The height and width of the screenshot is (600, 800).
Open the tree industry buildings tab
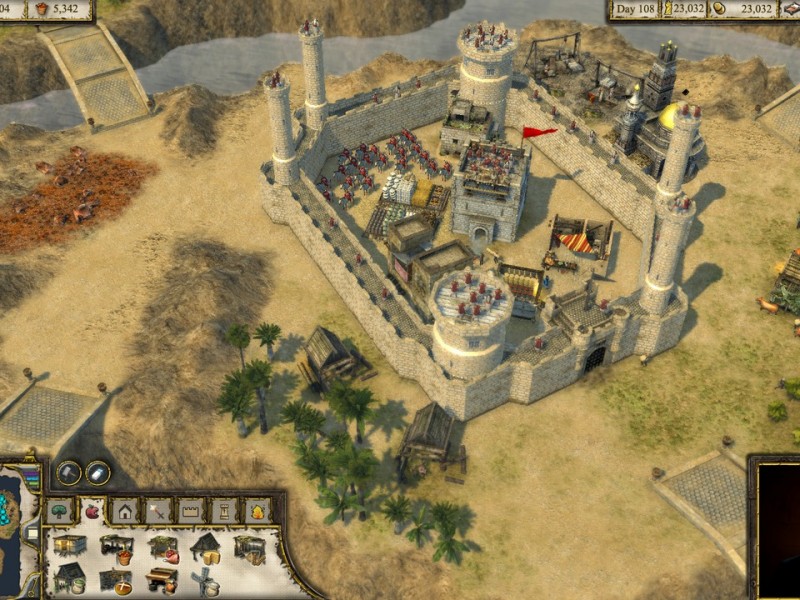(x=60, y=511)
